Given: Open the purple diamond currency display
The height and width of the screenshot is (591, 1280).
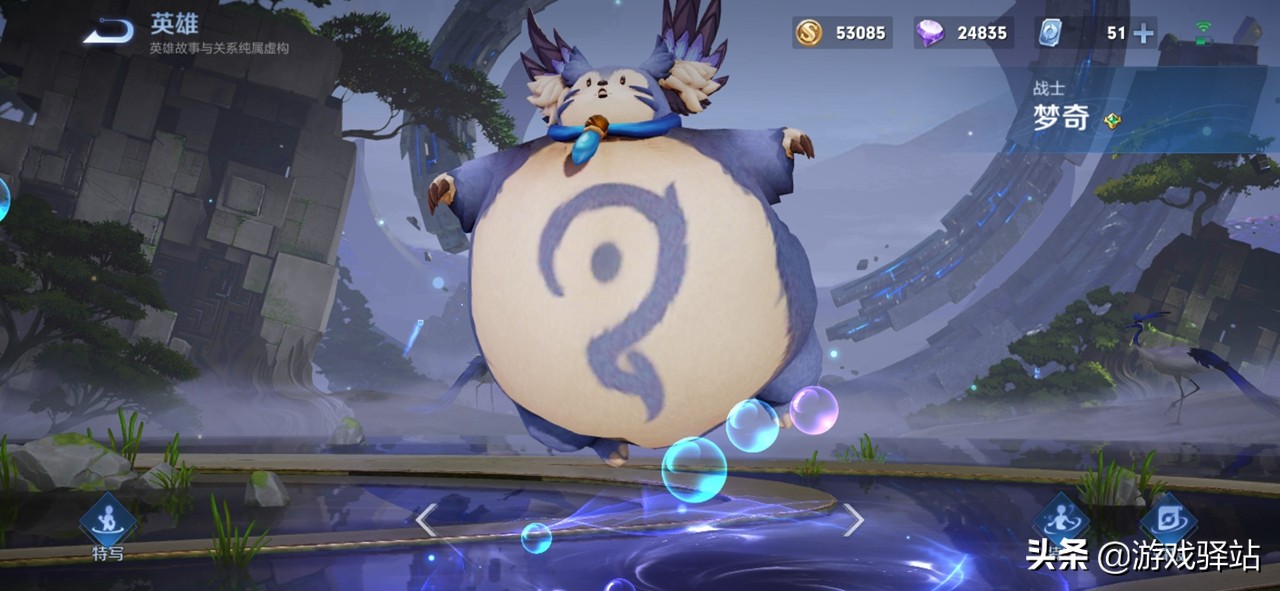Looking at the screenshot, I should coord(961,33).
